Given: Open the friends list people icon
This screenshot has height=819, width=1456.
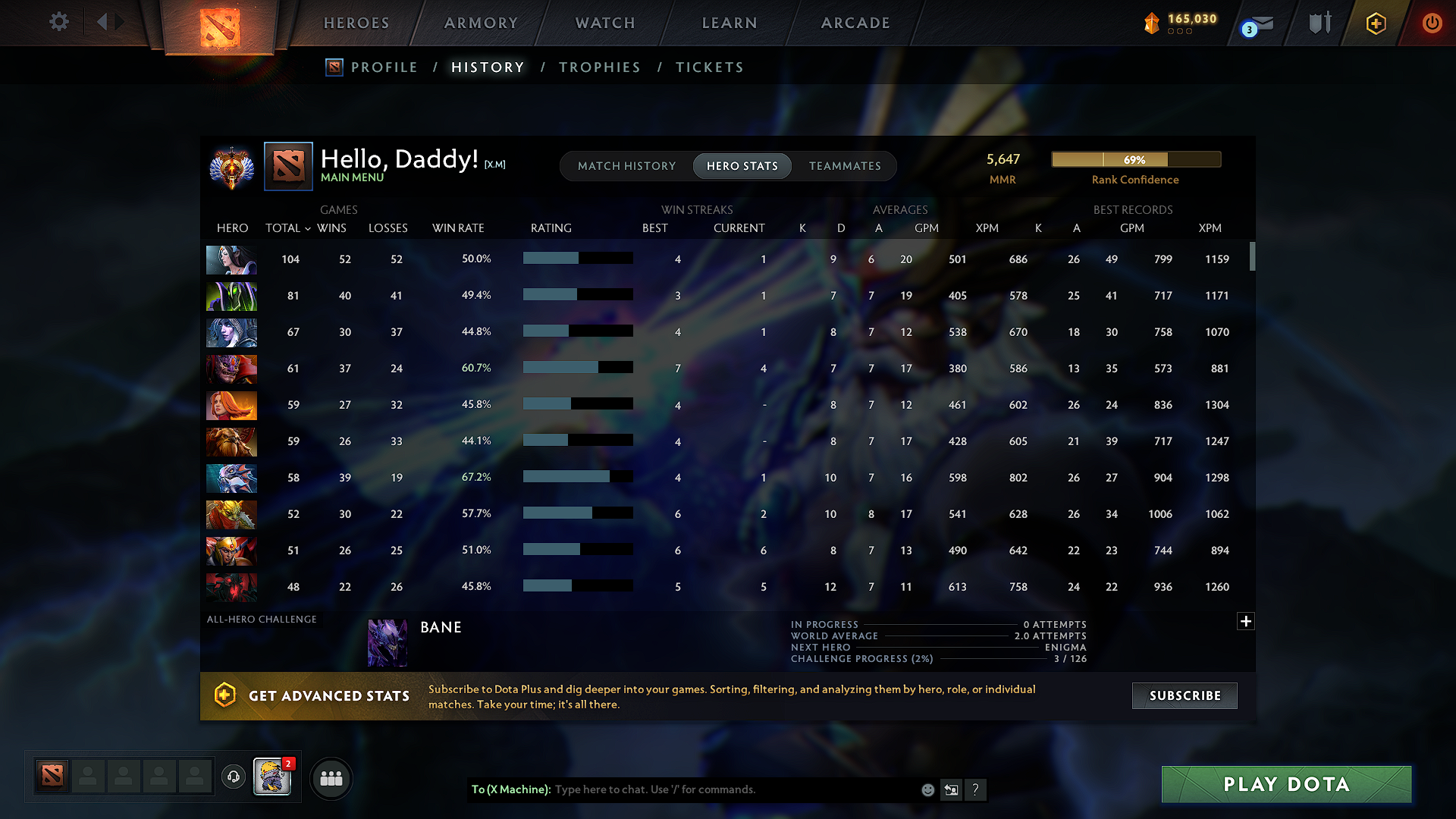Looking at the screenshot, I should [x=331, y=778].
